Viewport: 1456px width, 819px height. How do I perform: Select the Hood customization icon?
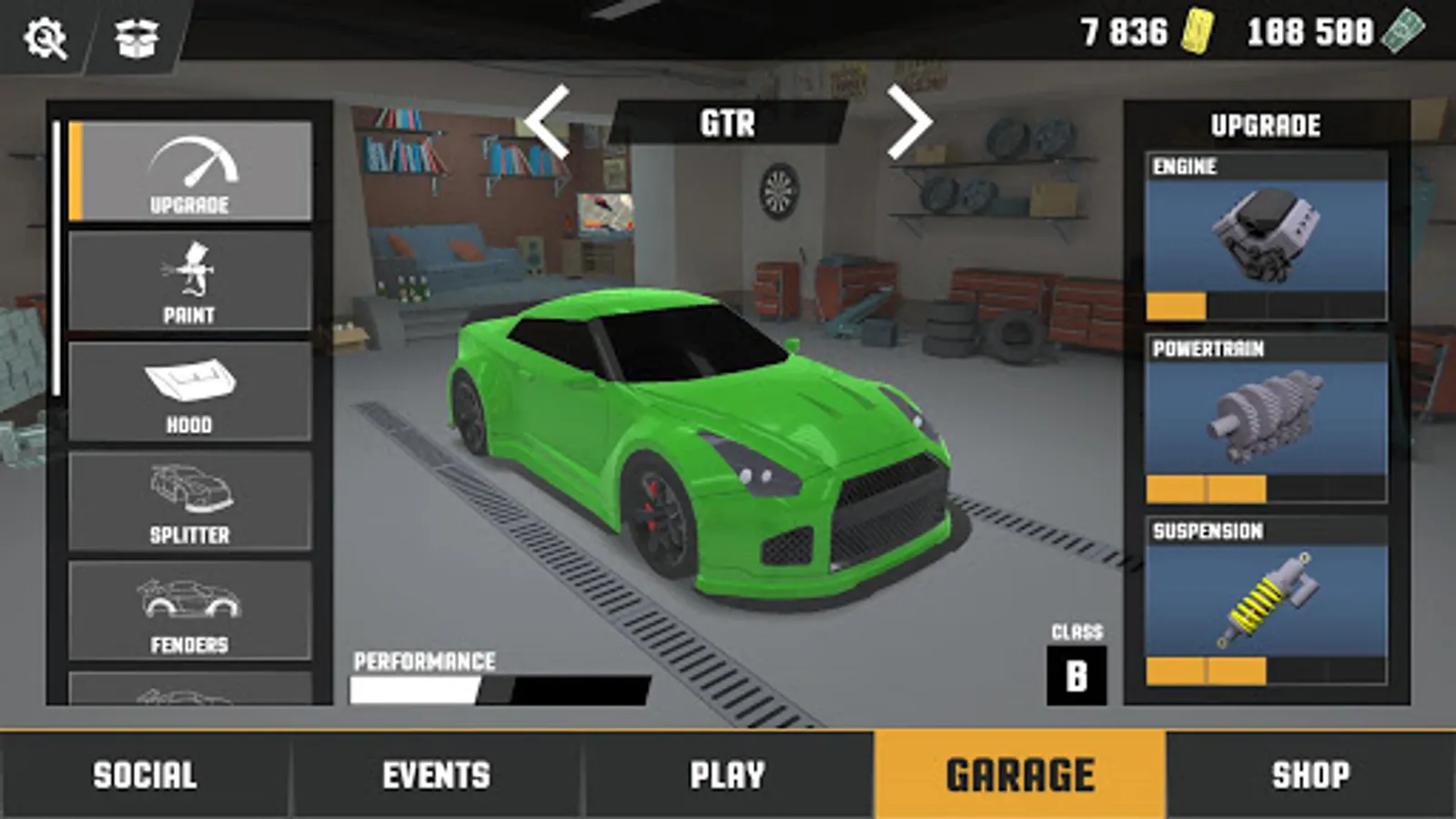[189, 387]
